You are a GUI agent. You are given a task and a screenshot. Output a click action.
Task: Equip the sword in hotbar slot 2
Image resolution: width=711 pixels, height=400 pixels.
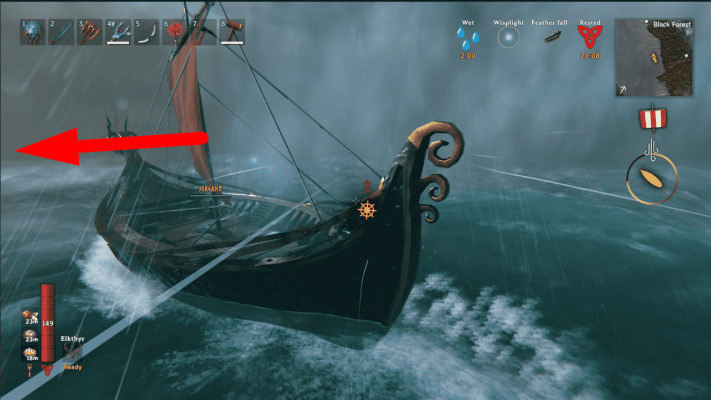point(61,31)
